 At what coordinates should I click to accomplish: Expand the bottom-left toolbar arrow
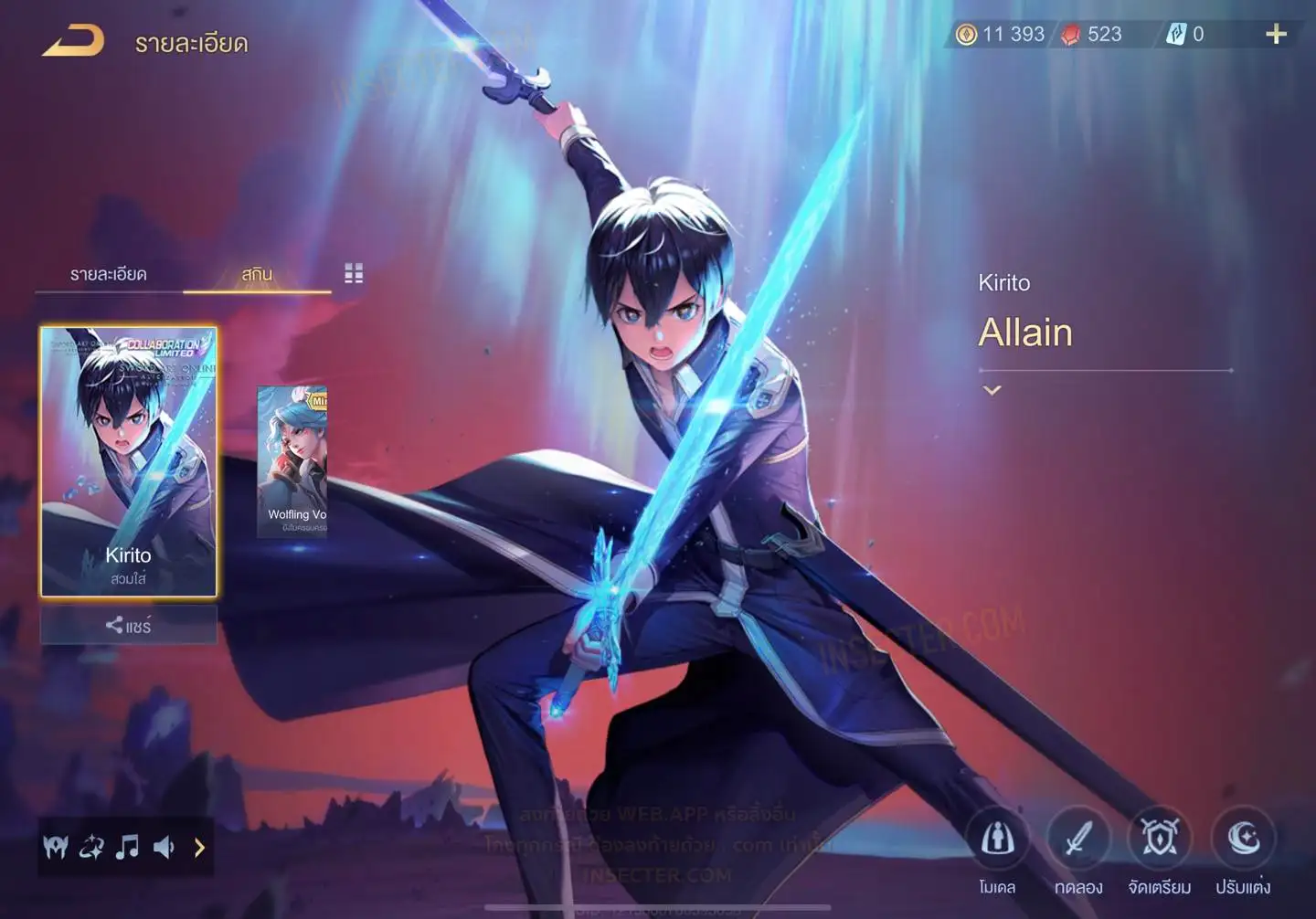[199, 848]
